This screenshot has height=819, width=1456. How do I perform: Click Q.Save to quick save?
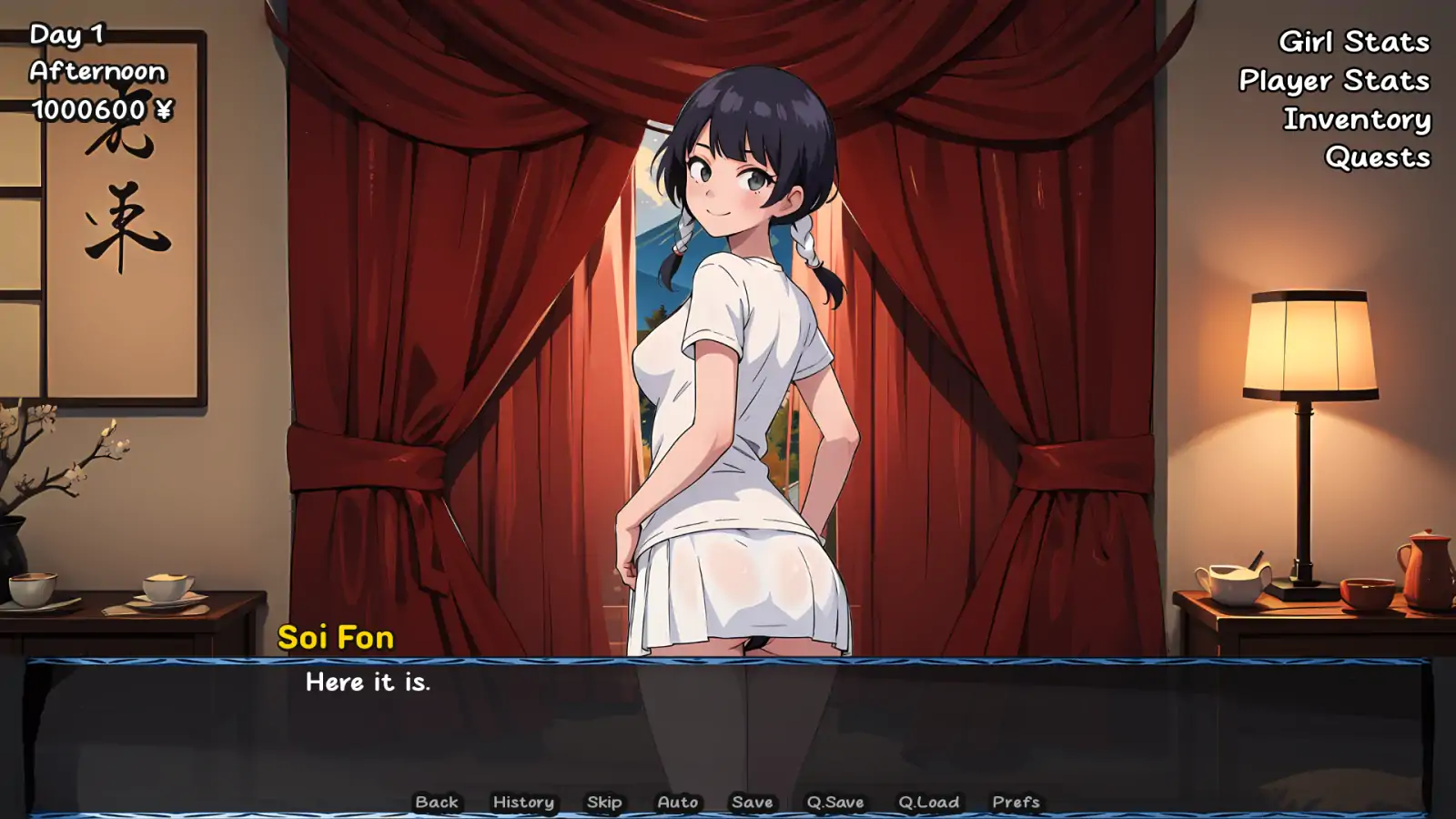pos(835,802)
